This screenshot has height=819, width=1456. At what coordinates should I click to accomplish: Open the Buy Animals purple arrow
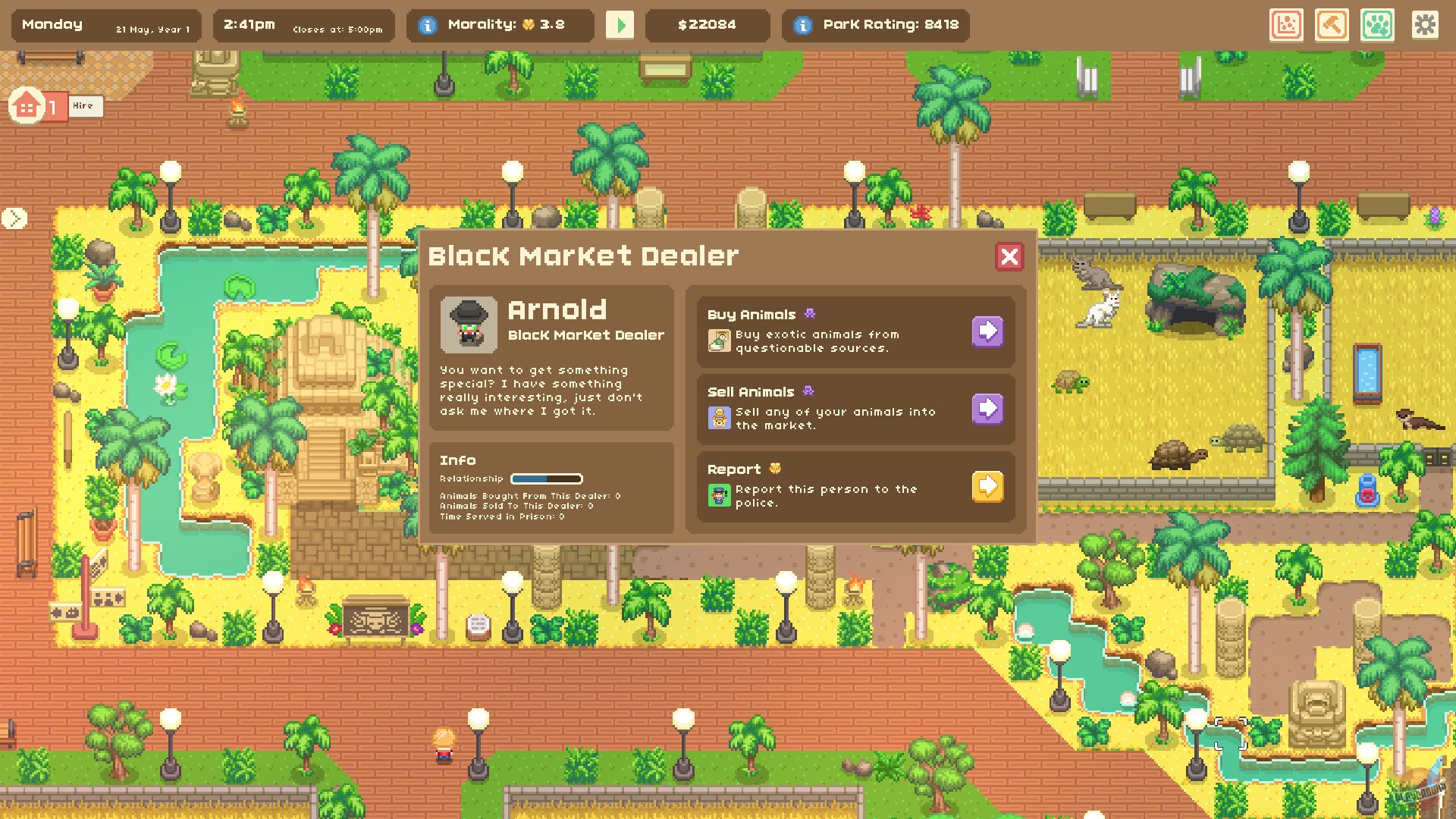pos(987,332)
